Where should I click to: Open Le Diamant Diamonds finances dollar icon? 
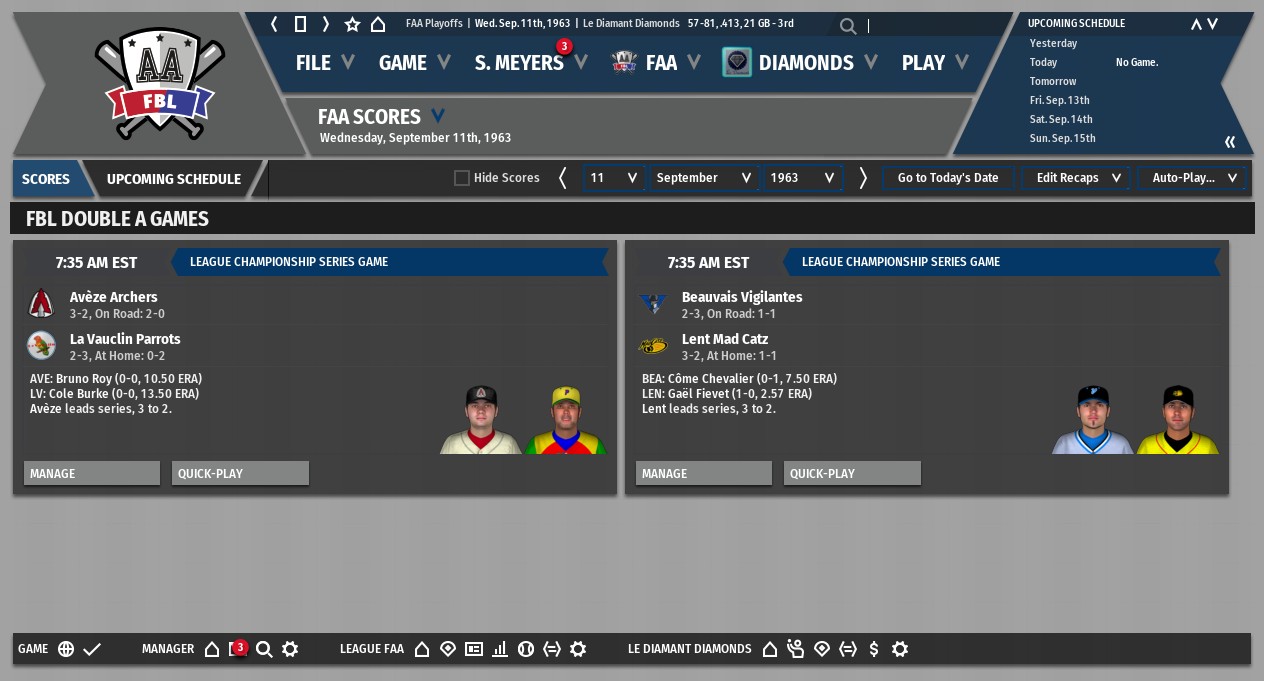tap(874, 649)
